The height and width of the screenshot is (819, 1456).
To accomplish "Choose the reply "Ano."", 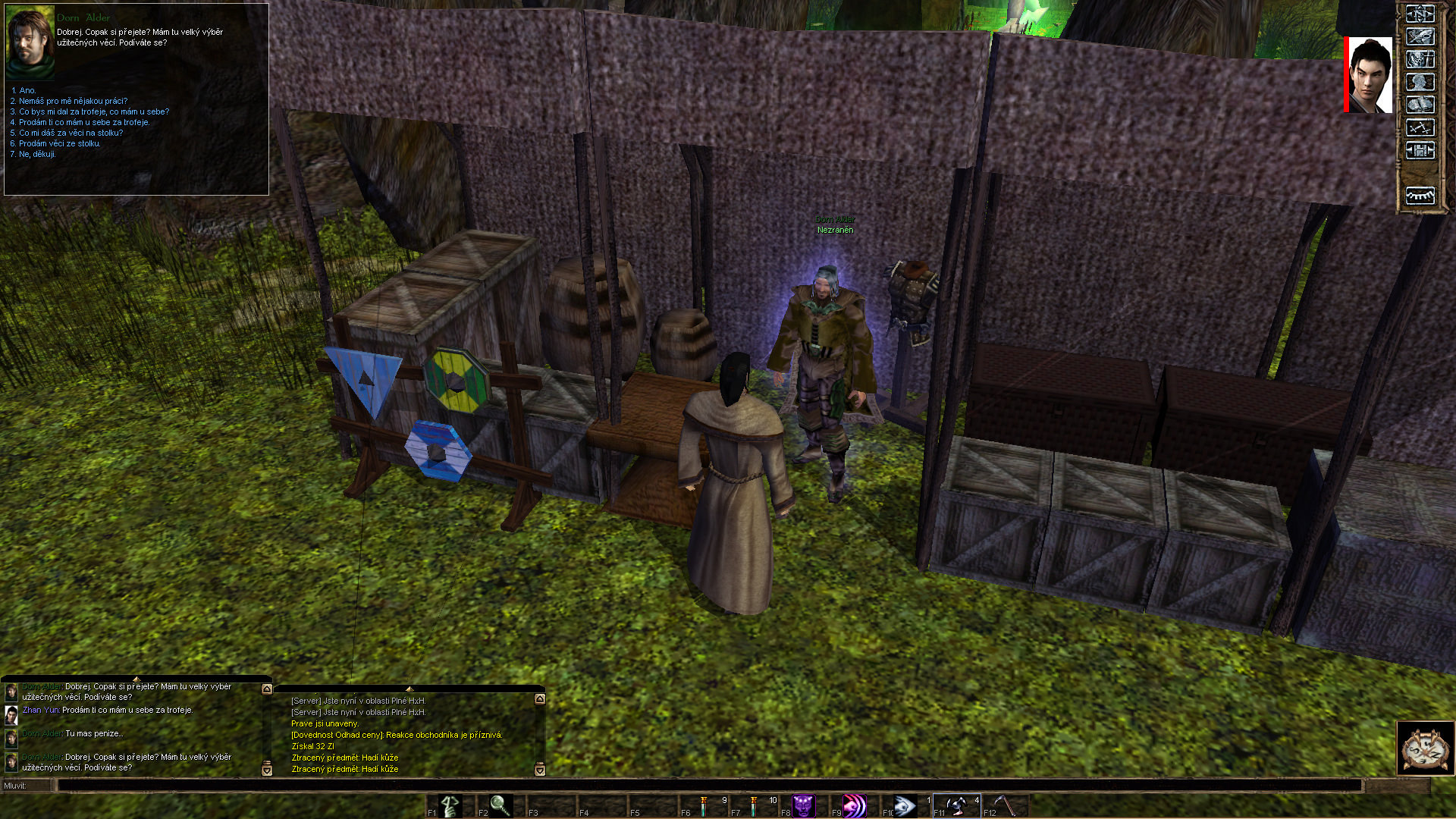I will pos(27,90).
